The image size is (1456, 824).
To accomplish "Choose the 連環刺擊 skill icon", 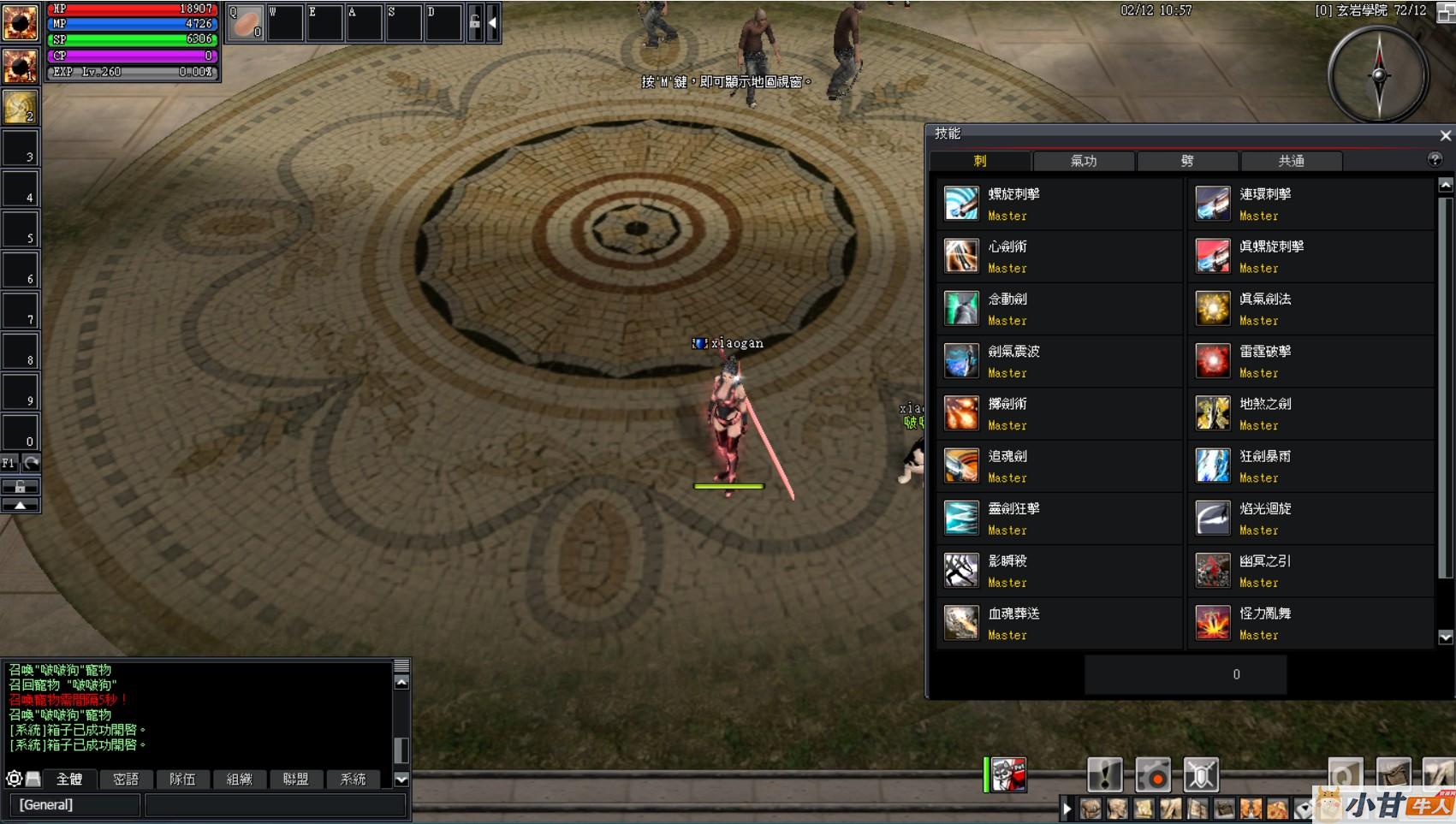I will click(1213, 204).
